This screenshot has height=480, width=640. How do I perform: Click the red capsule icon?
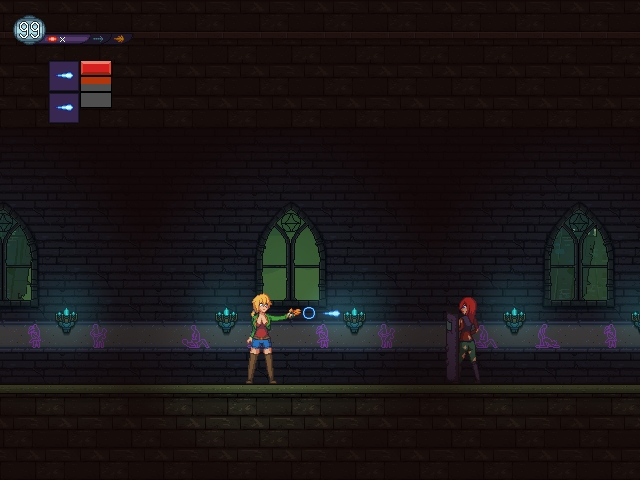pos(52,39)
